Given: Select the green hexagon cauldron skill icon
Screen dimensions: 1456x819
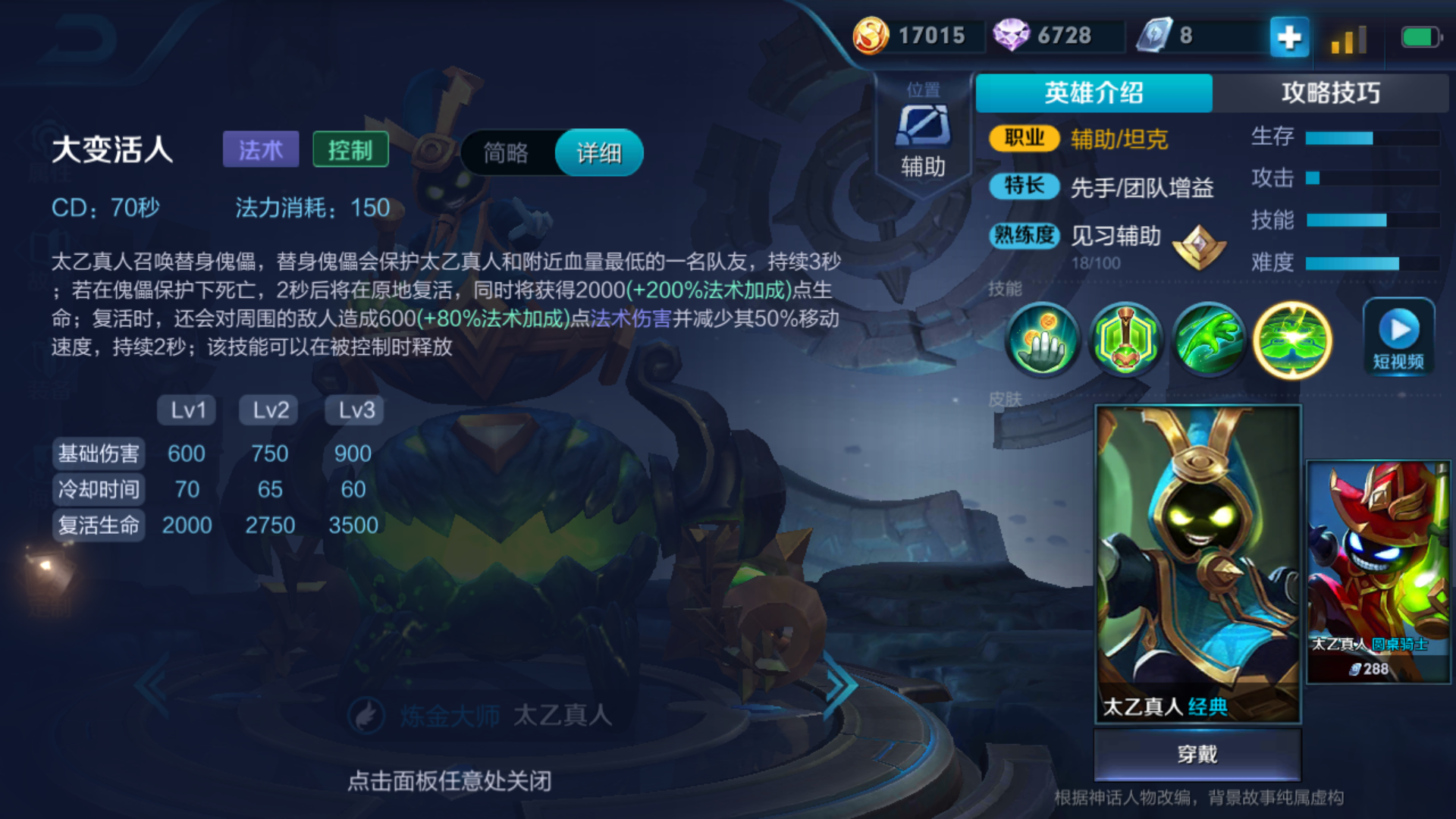Looking at the screenshot, I should pyautogui.click(x=1125, y=340).
